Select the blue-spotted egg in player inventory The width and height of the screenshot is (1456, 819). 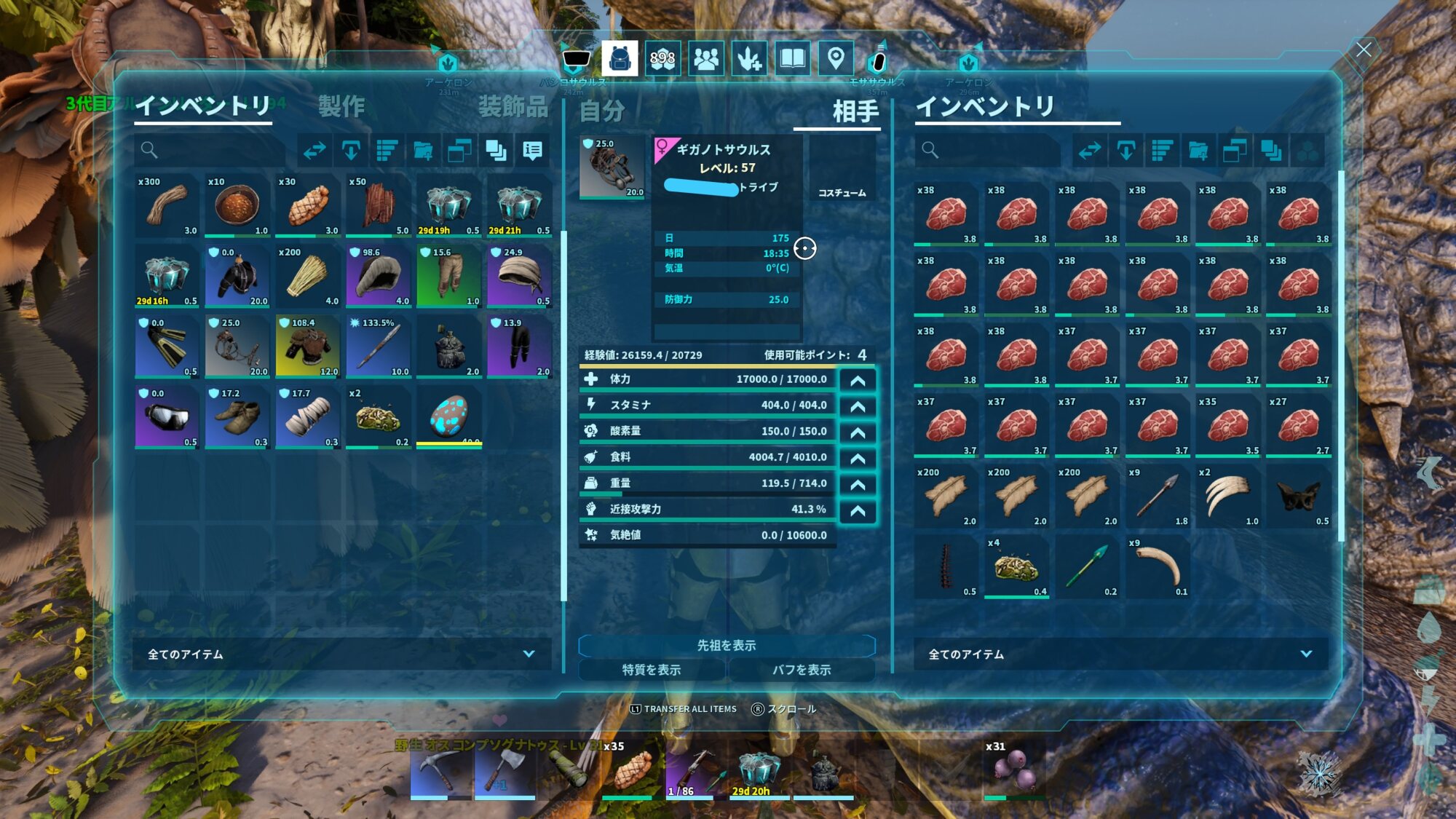pos(448,417)
